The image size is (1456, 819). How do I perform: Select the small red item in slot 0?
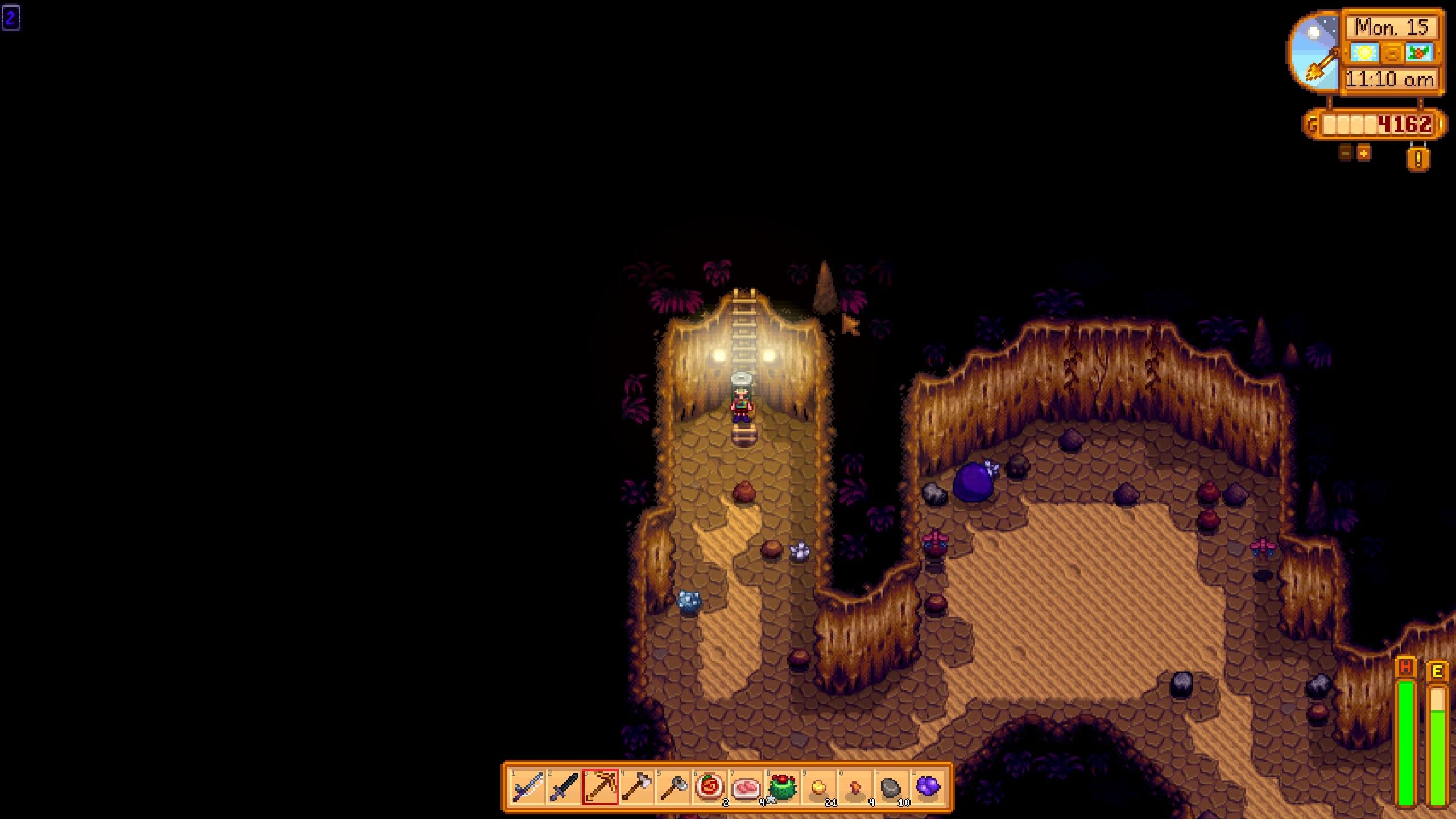(x=855, y=788)
